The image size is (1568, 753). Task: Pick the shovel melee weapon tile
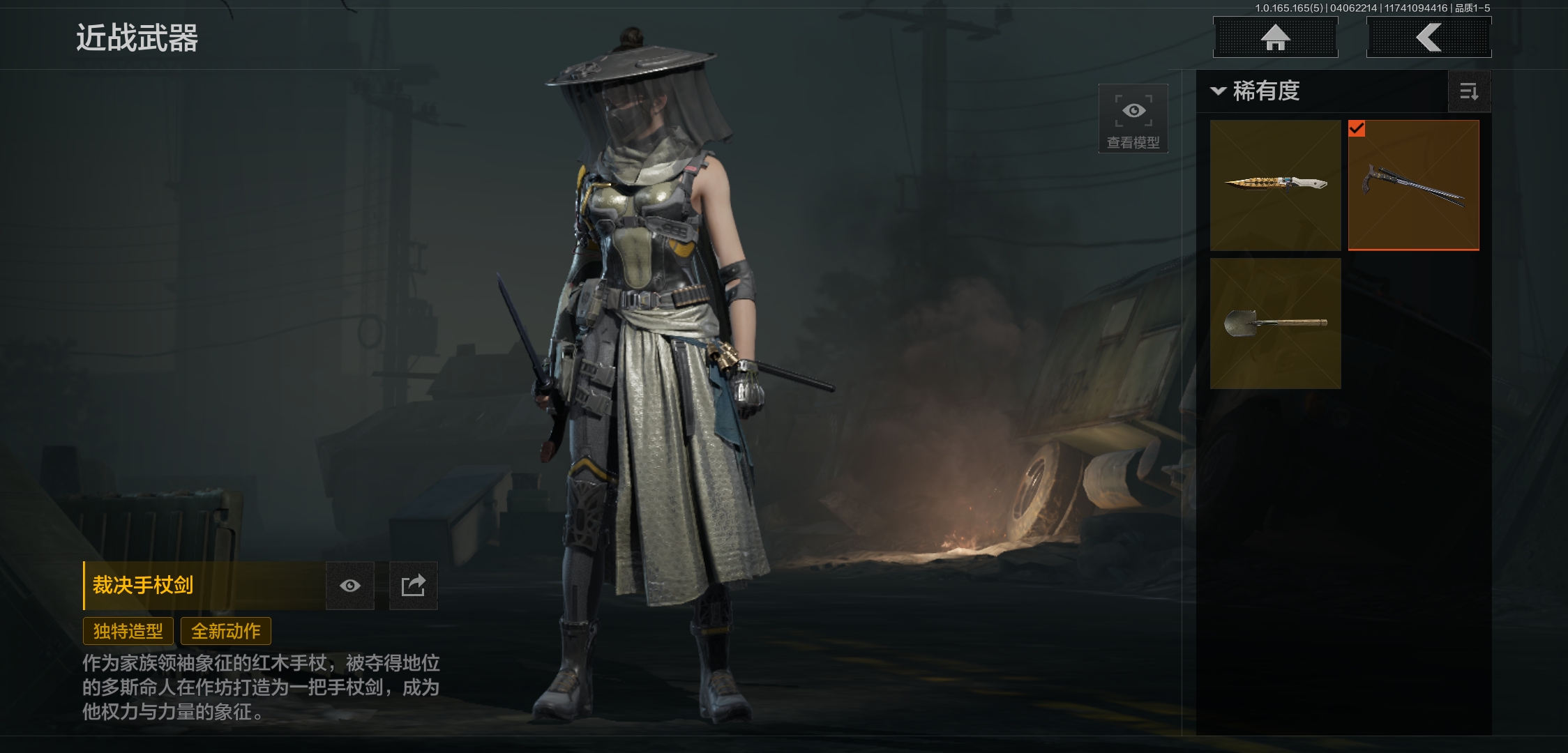[1275, 323]
